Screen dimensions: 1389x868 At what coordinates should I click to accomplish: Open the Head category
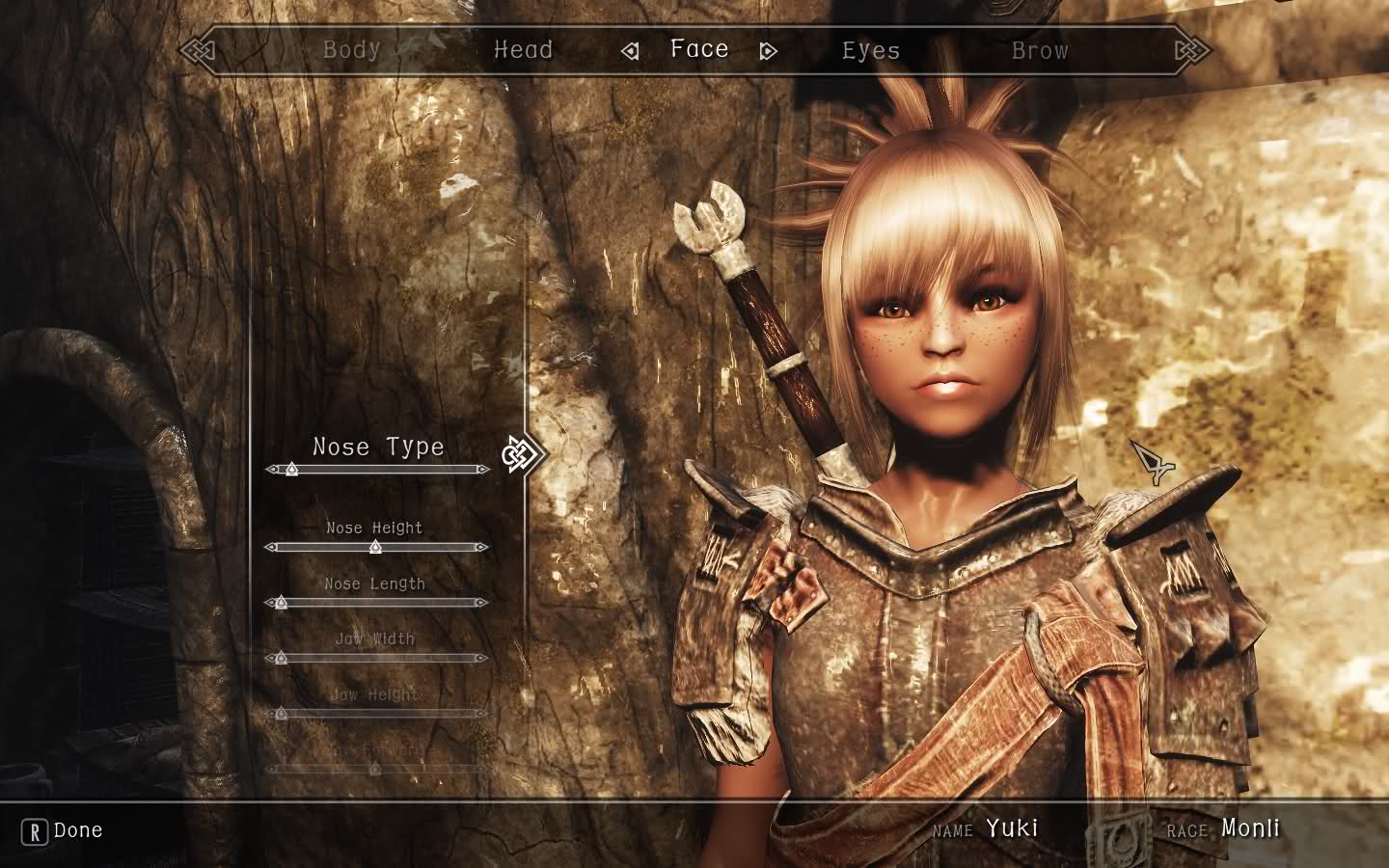pyautogui.click(x=523, y=49)
